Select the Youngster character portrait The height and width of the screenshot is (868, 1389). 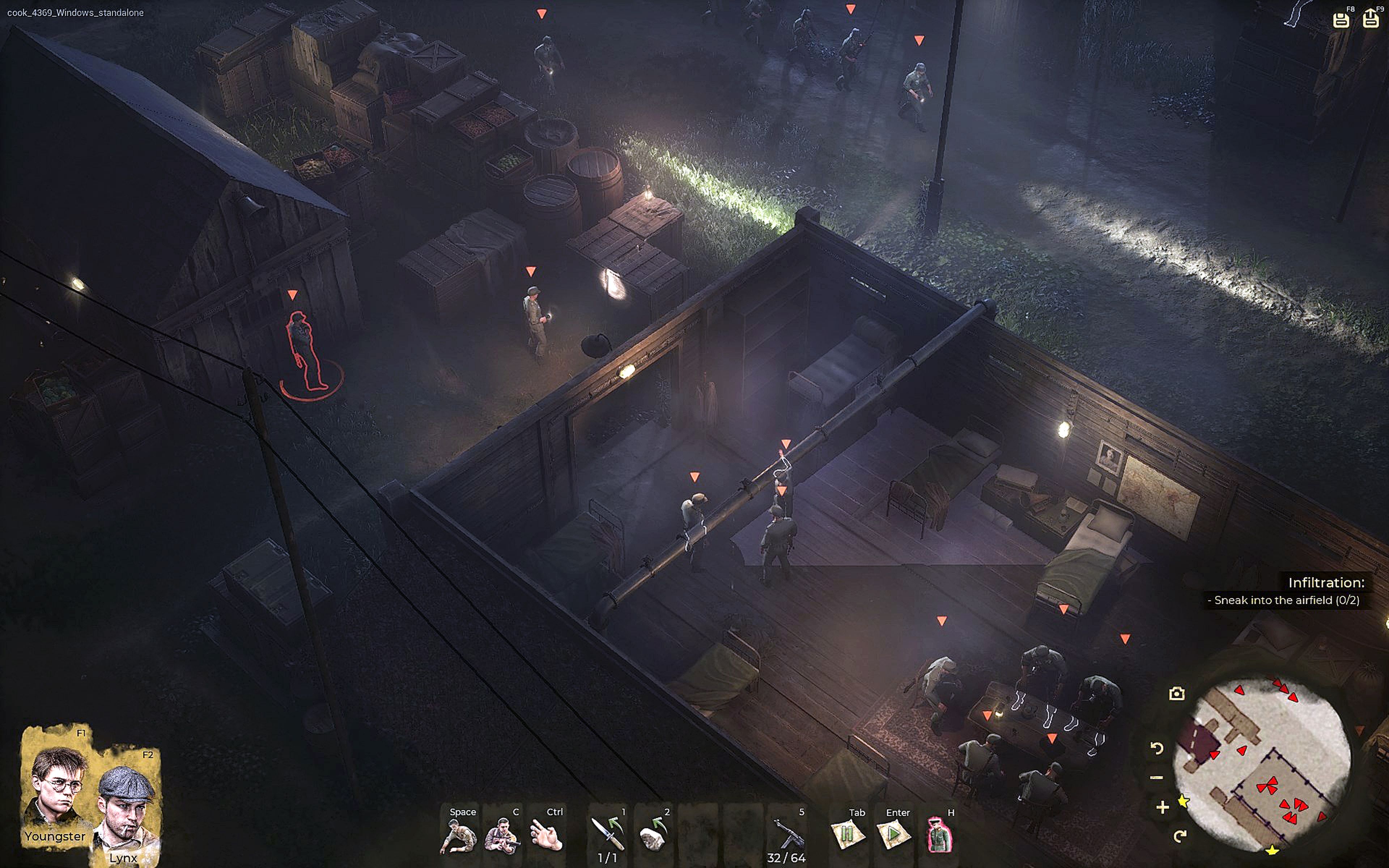56,787
